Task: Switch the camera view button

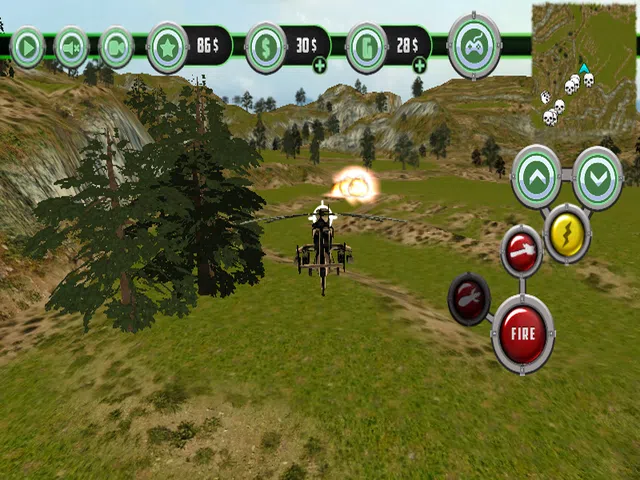Action: [x=117, y=47]
